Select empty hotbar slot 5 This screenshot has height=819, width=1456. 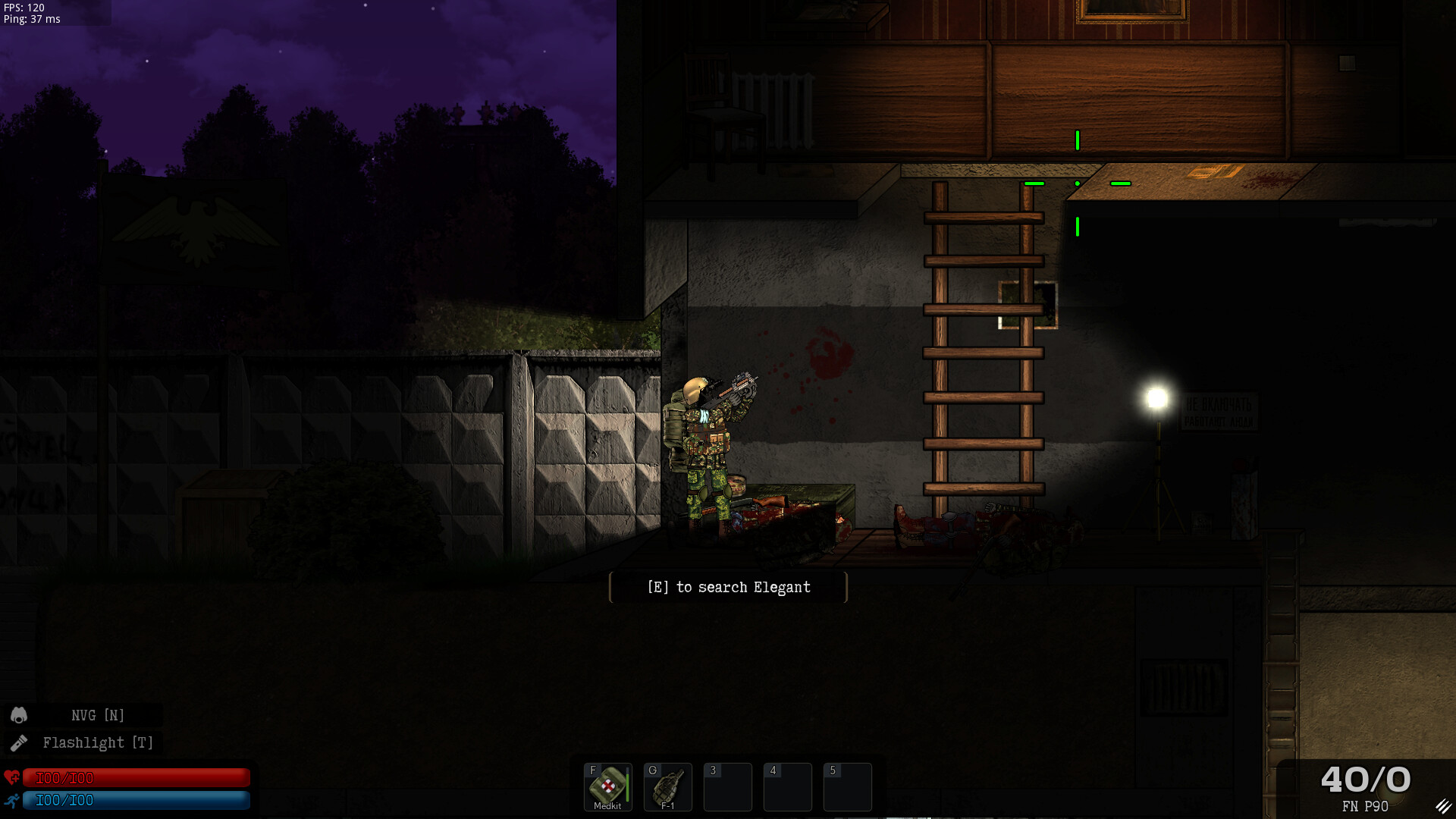[847, 787]
